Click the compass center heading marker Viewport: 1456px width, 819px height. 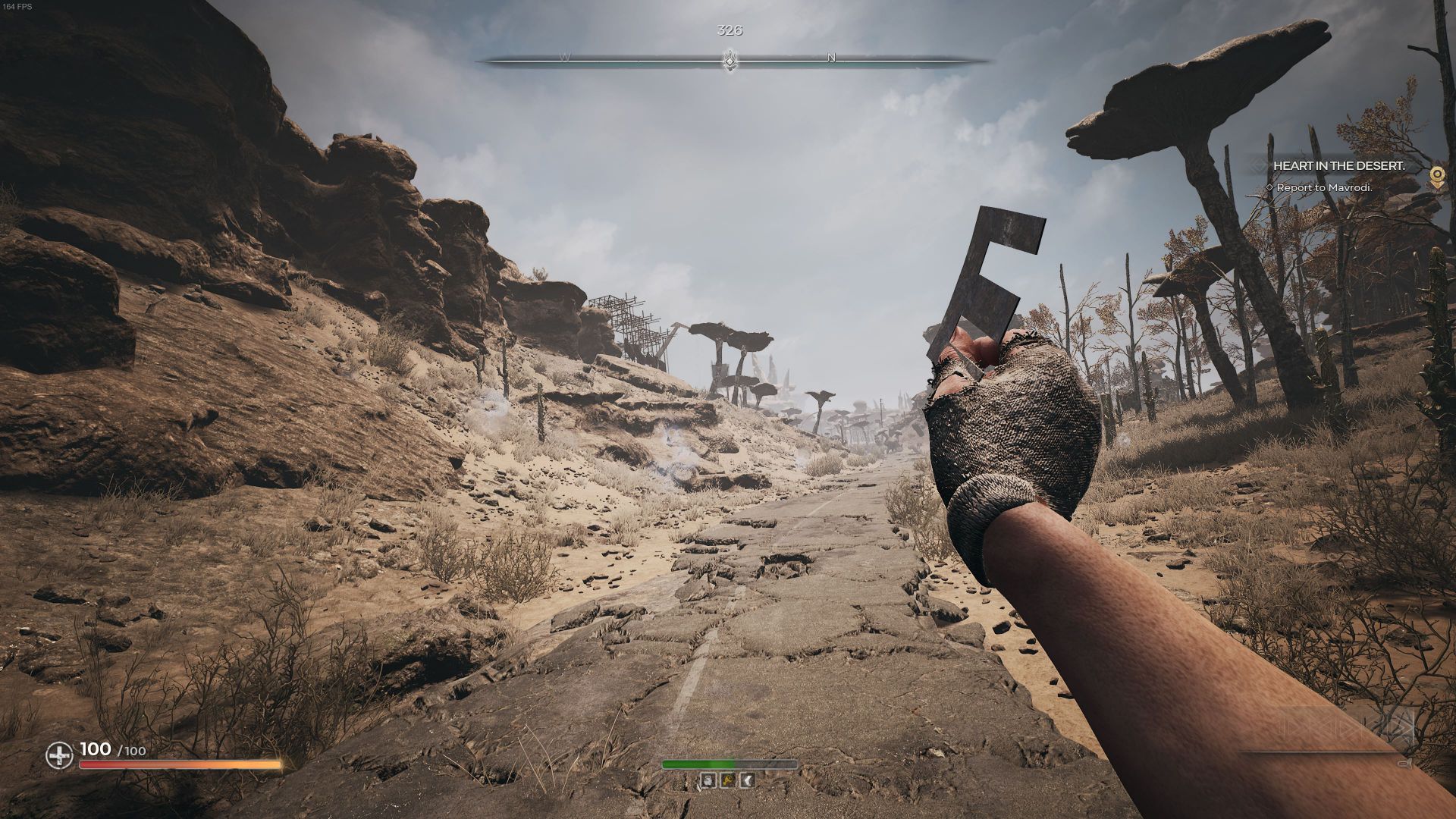[730, 59]
